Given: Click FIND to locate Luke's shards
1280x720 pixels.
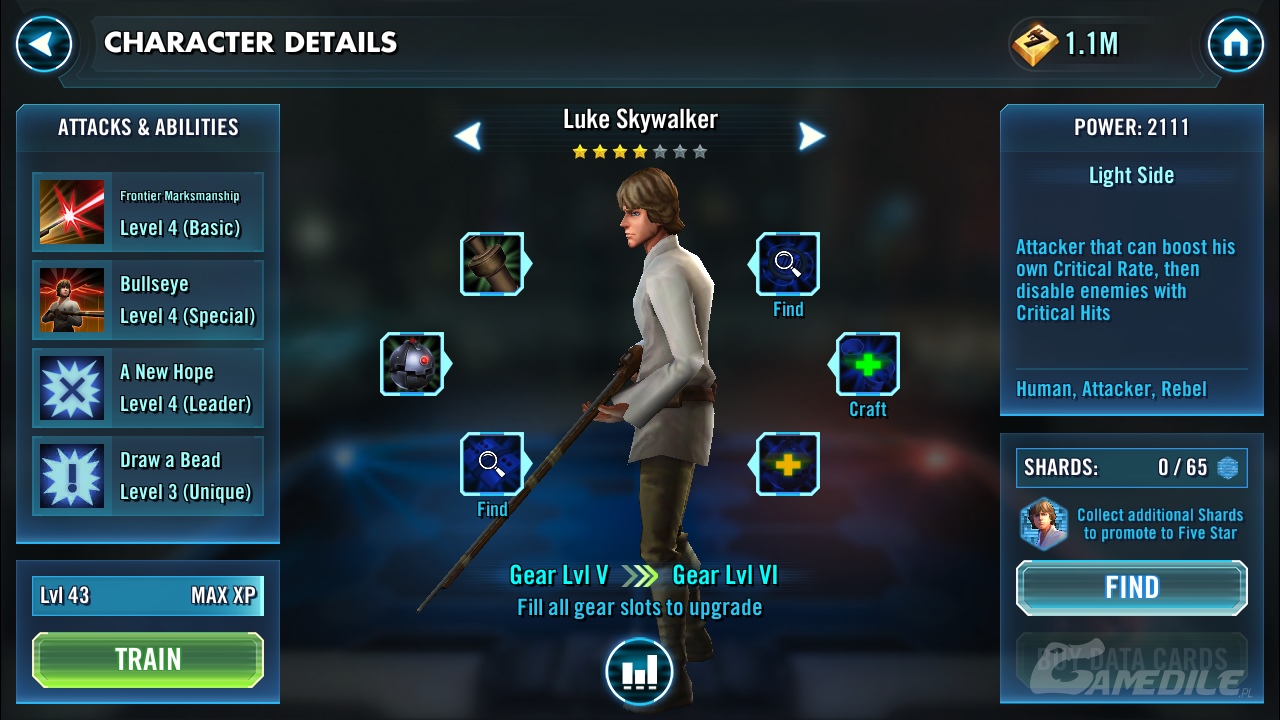Looking at the screenshot, I should point(1132,587).
